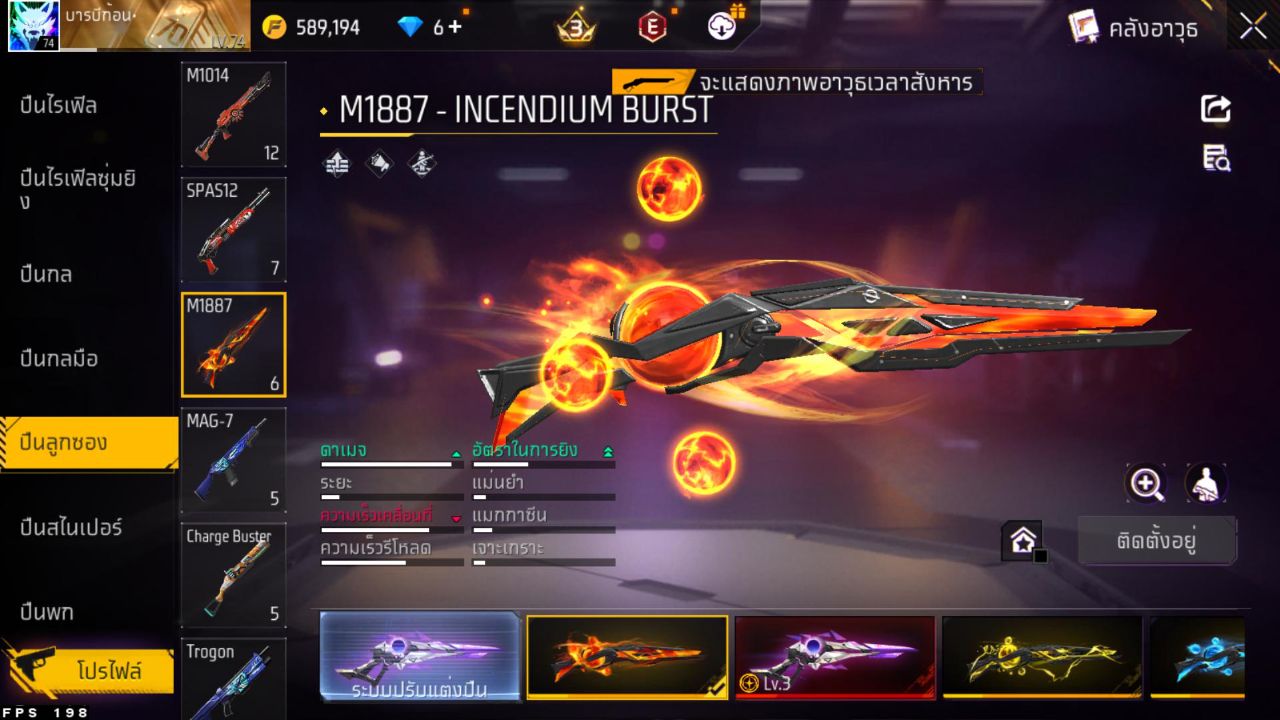Open the bronze crown rank badge
The image size is (1280, 720).
click(575, 27)
